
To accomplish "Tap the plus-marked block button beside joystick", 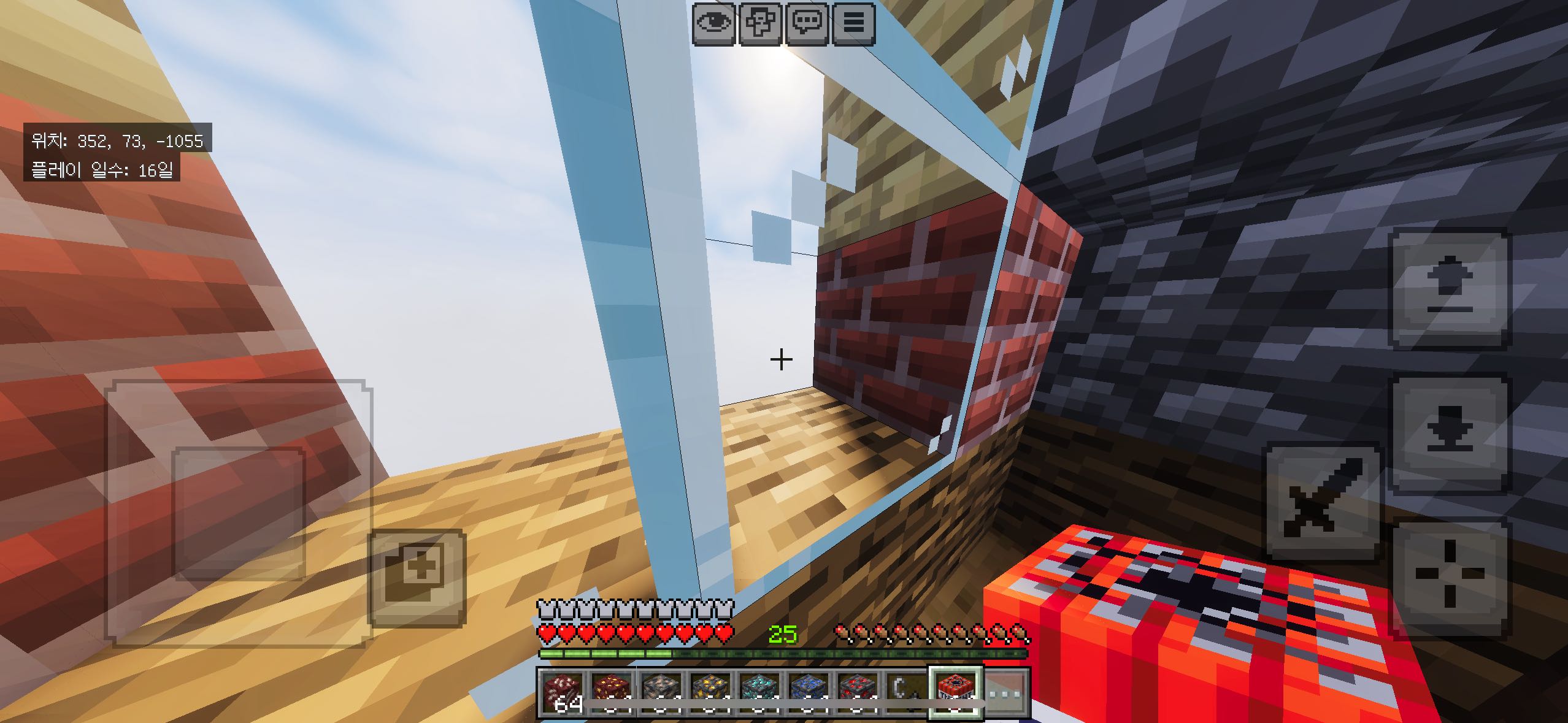I will click(417, 576).
